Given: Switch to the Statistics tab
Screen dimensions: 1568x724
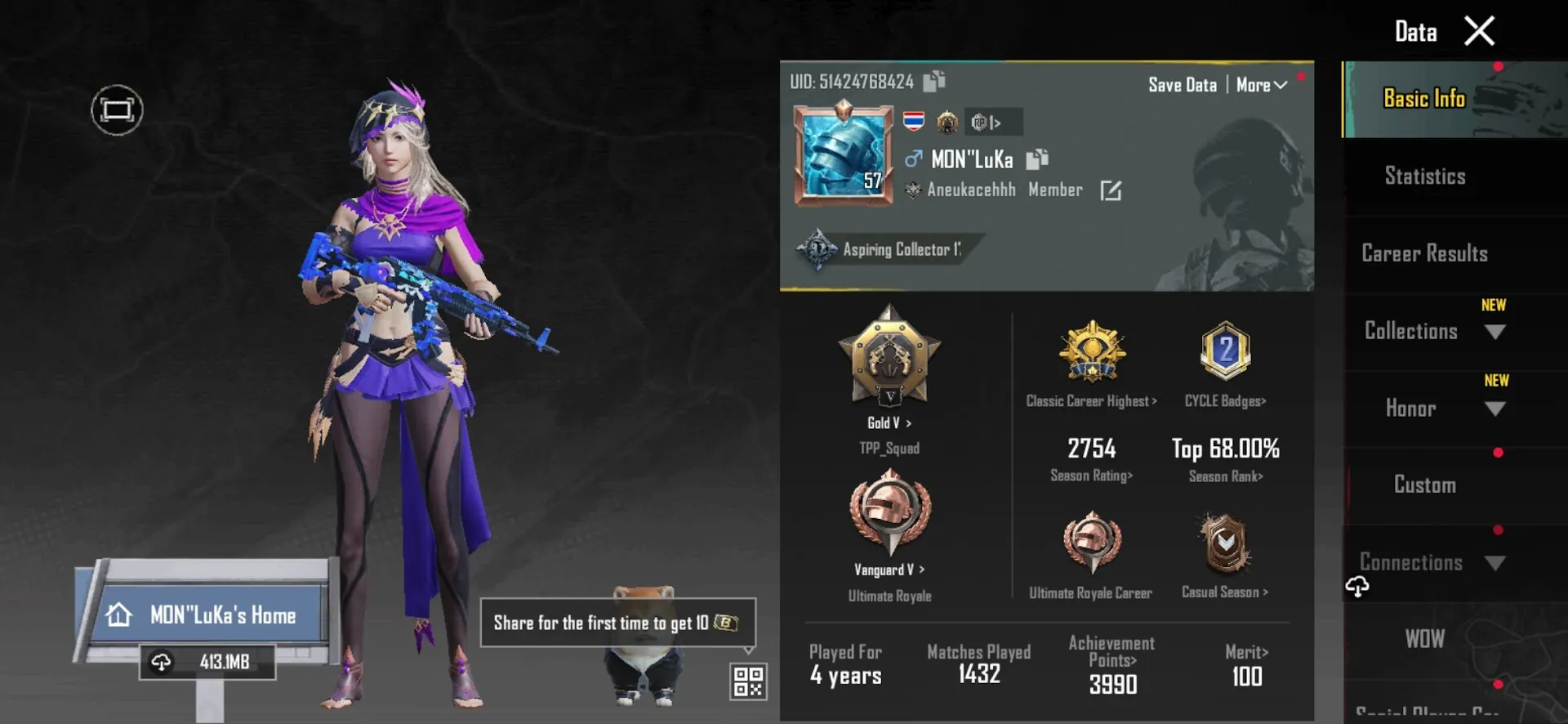Looking at the screenshot, I should (x=1424, y=176).
